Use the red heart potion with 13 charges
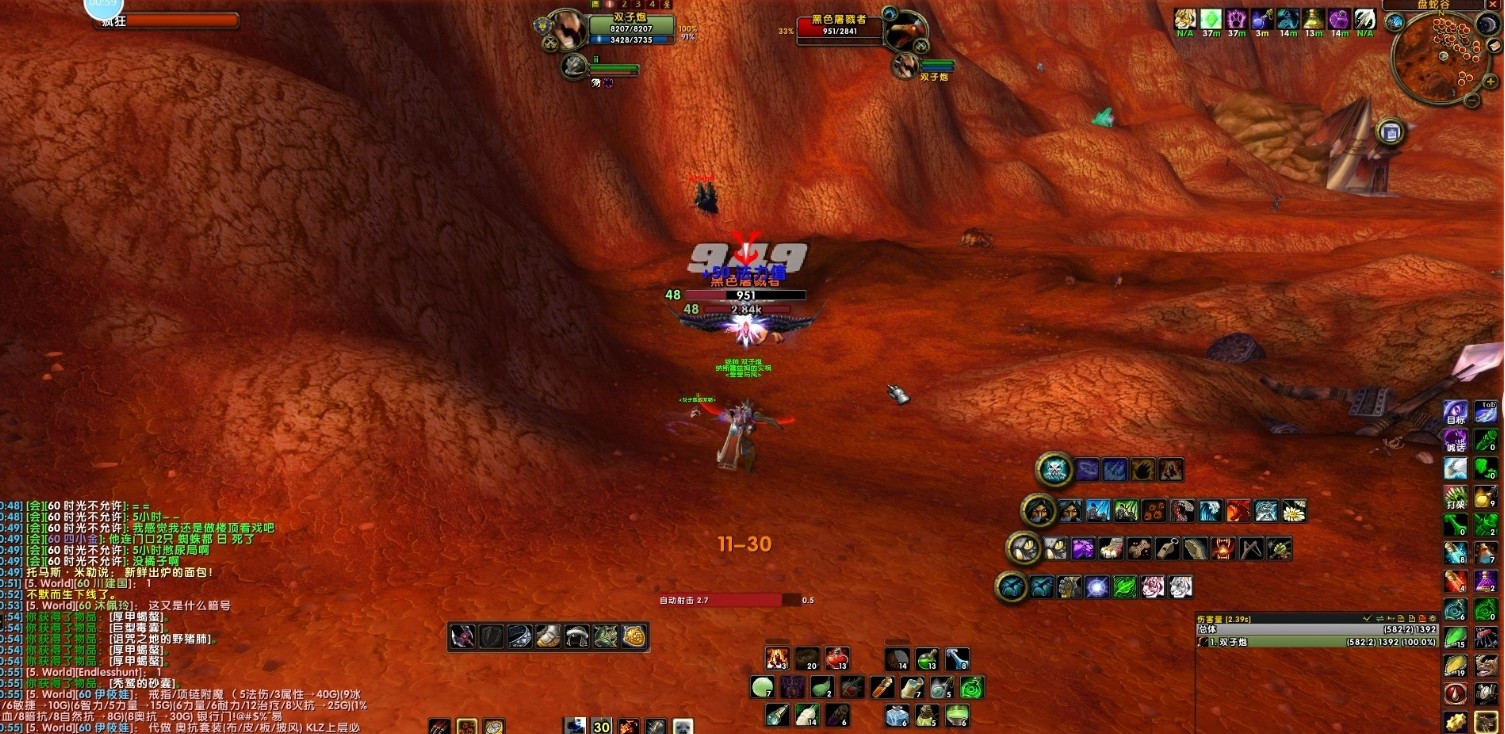Screen dimensions: 1505x734 pyautogui.click(x=837, y=658)
